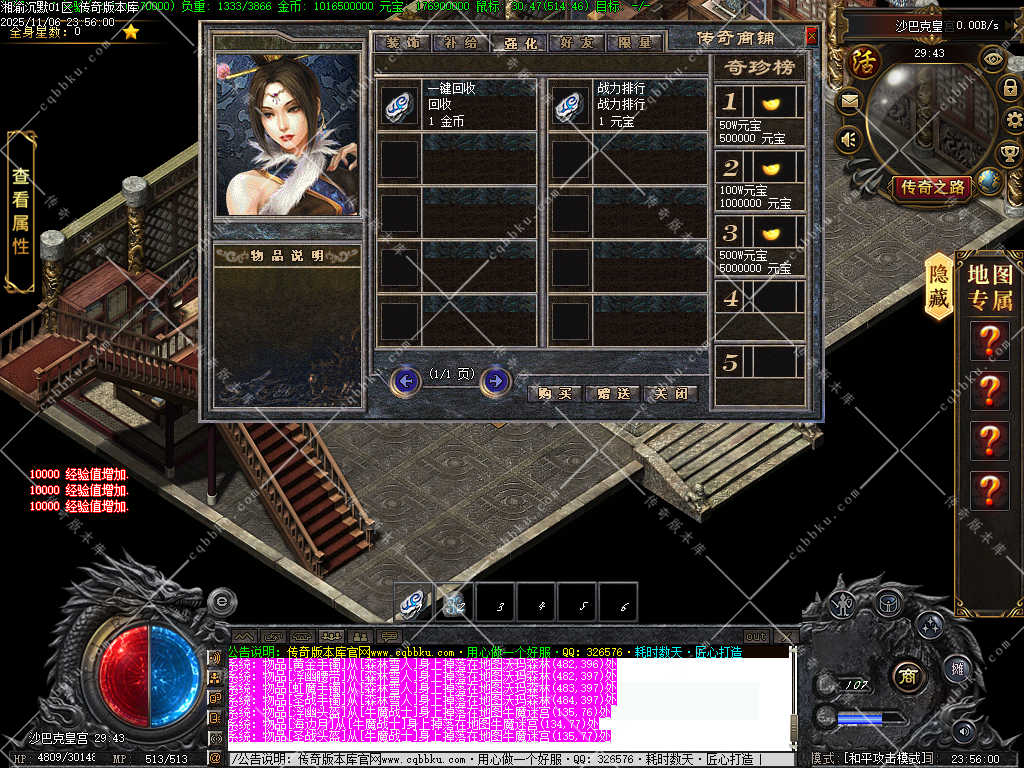This screenshot has height=768, width=1024.
Task: Close the shop with the red X
Action: [811, 37]
